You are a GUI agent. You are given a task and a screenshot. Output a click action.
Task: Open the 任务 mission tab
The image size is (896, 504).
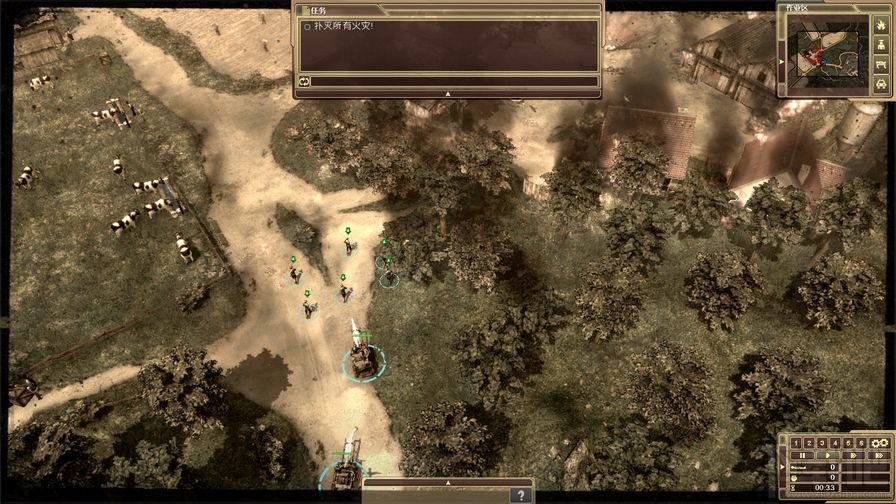pos(318,9)
